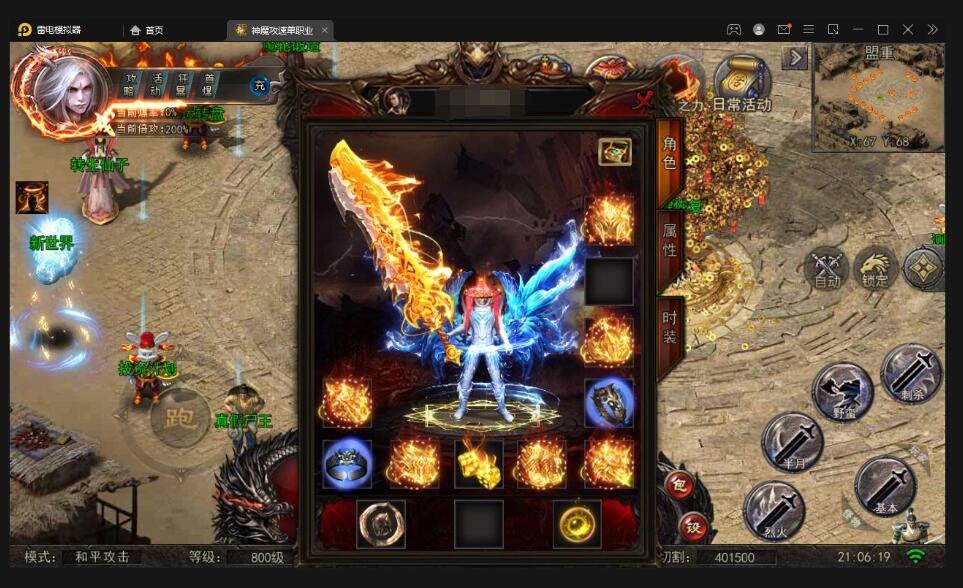The width and height of the screenshot is (963, 588).
Task: Switch to the emulator's 首页 home tab
Action: (x=146, y=30)
